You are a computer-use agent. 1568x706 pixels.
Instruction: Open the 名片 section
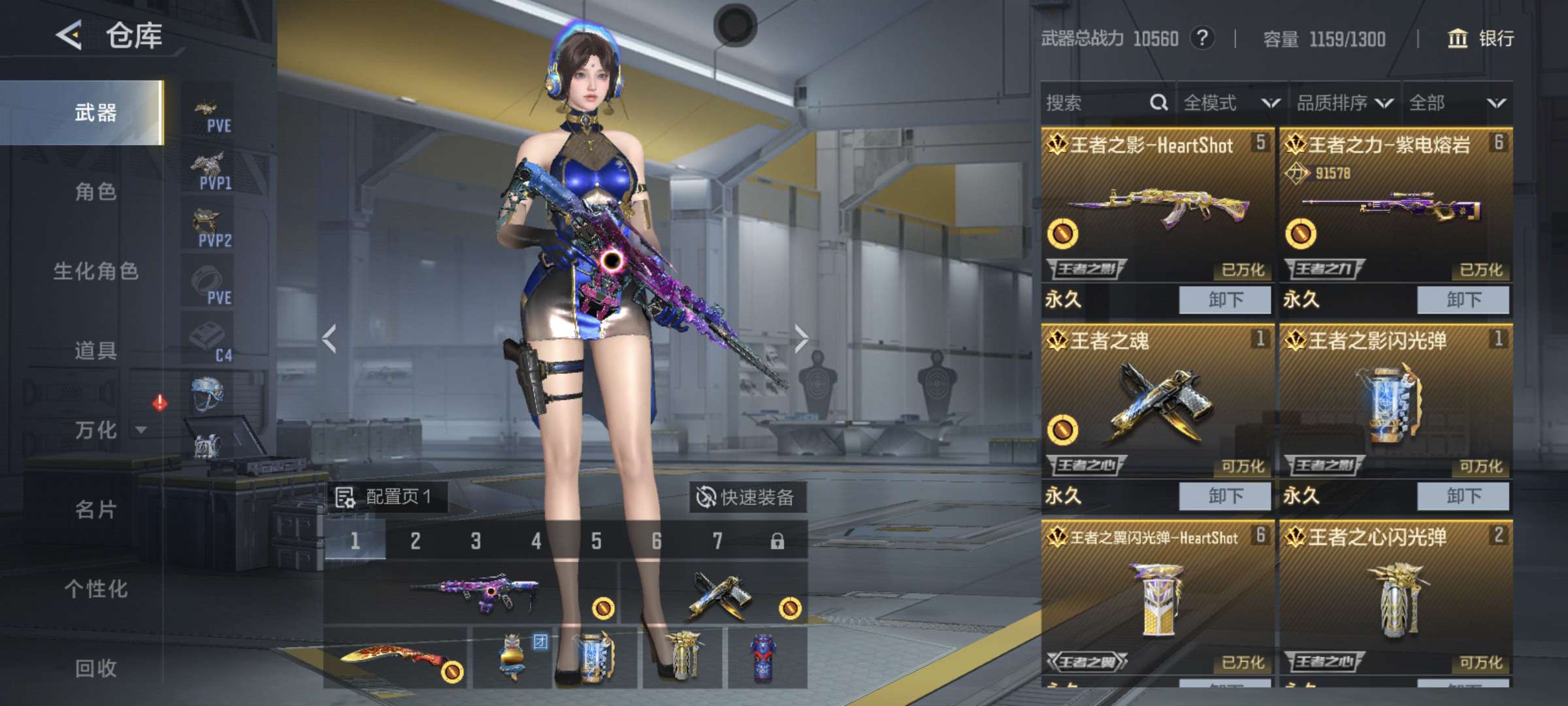(x=95, y=510)
